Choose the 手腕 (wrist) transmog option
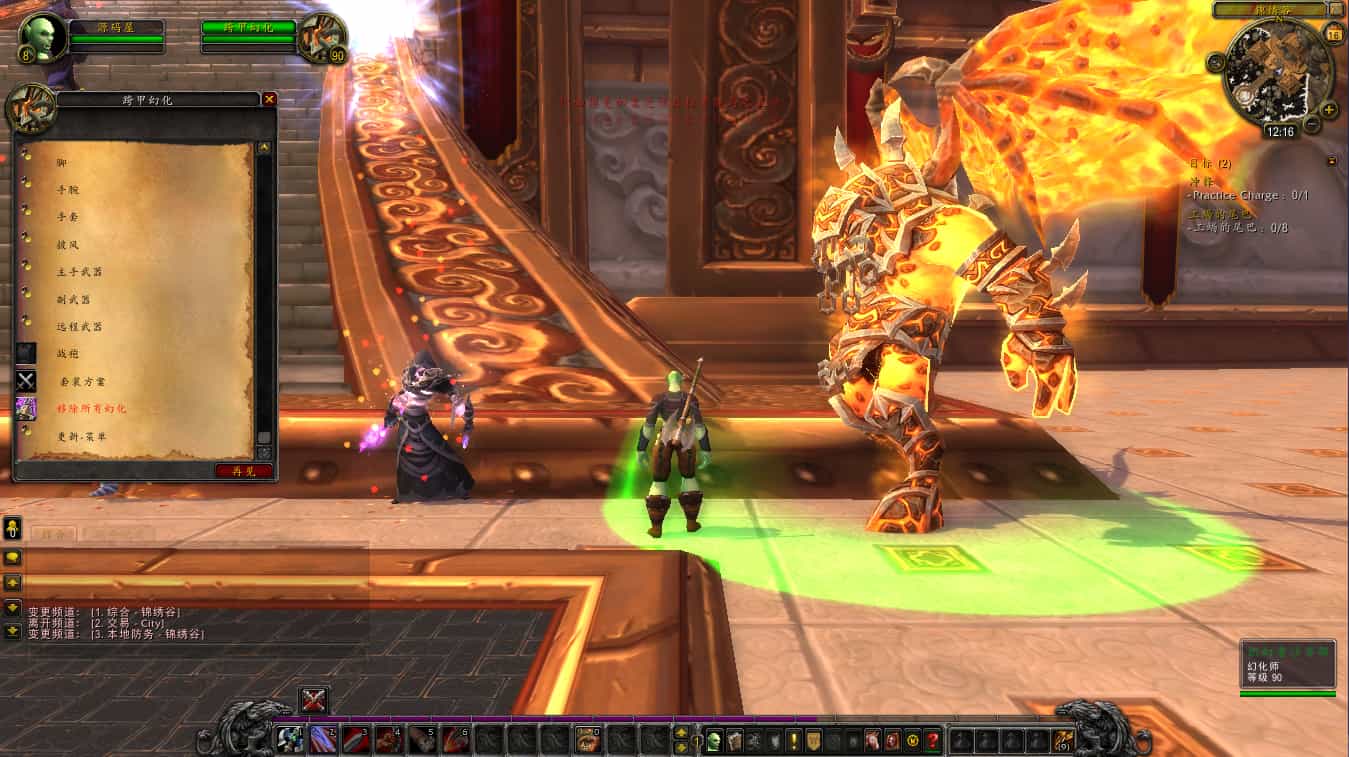The width and height of the screenshot is (1349, 757). pos(70,189)
